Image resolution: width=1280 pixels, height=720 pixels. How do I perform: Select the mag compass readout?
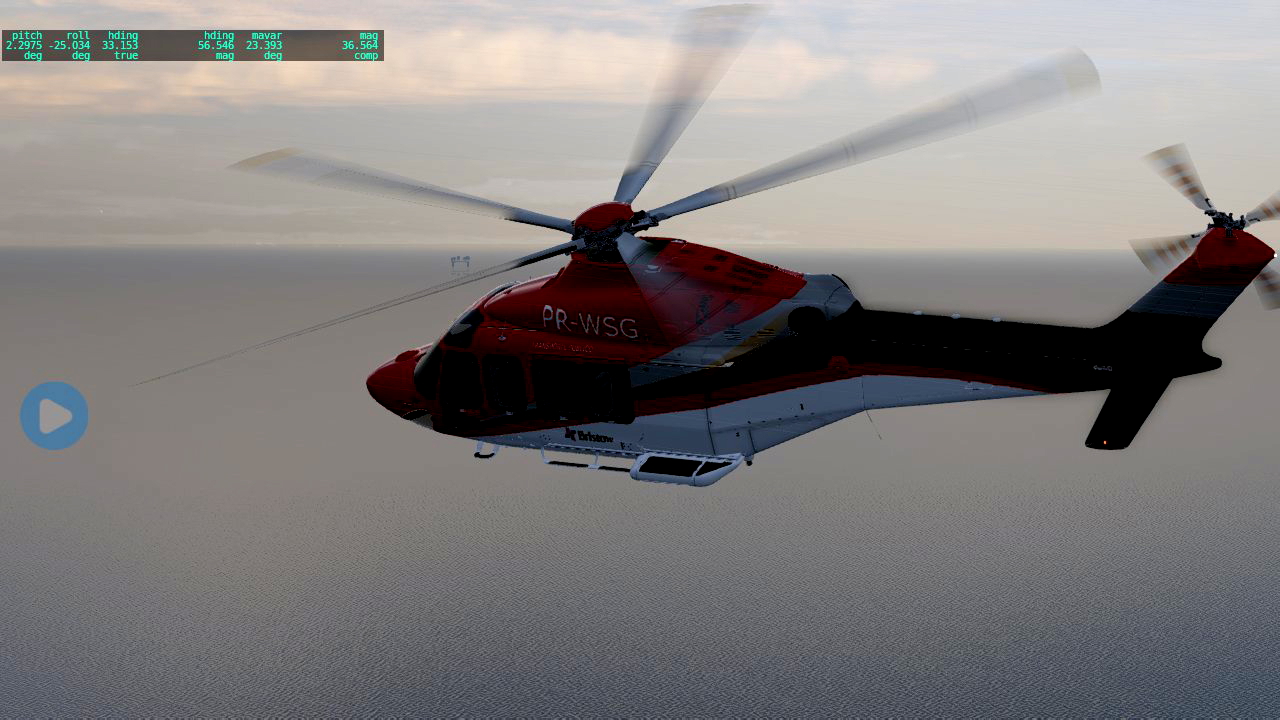coord(362,45)
